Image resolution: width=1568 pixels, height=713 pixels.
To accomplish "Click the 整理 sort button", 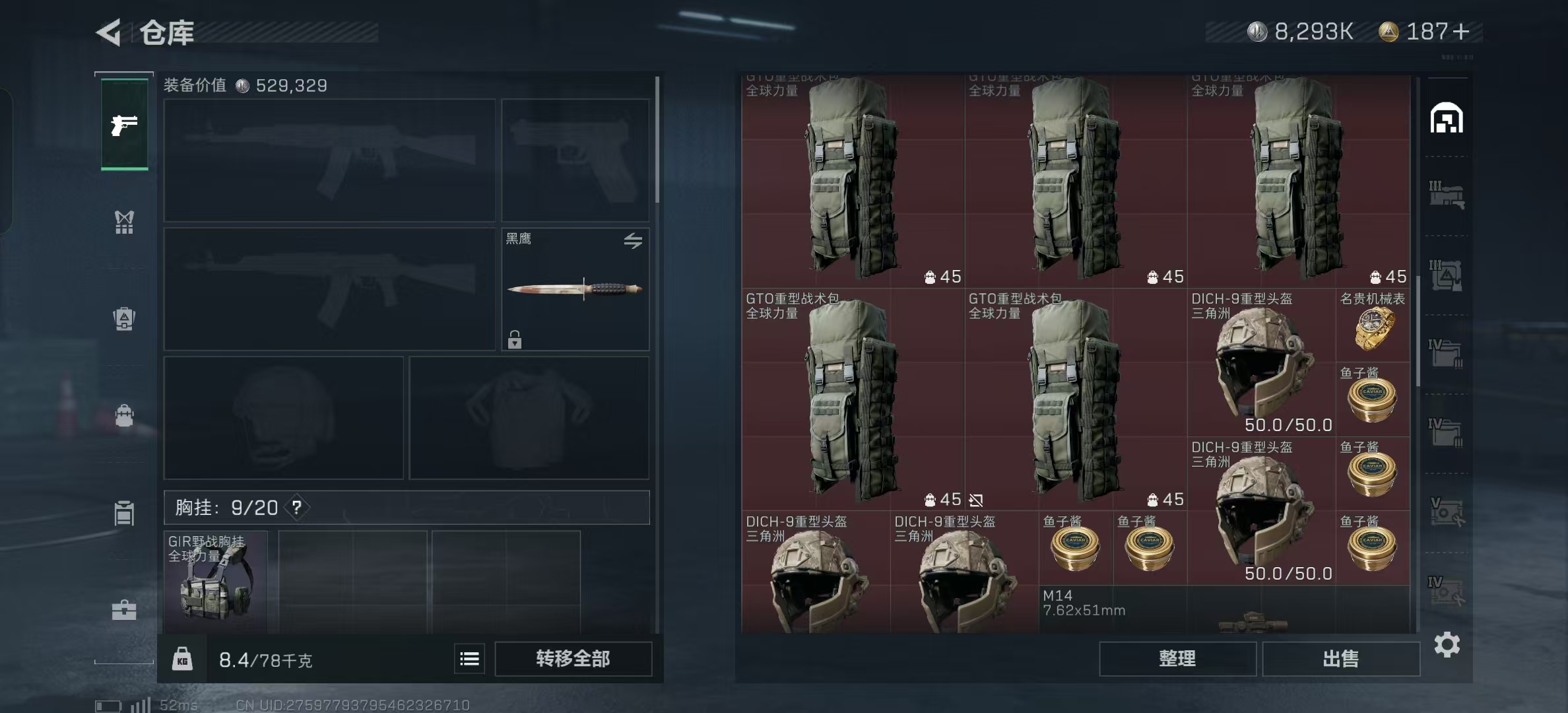I will (1177, 659).
